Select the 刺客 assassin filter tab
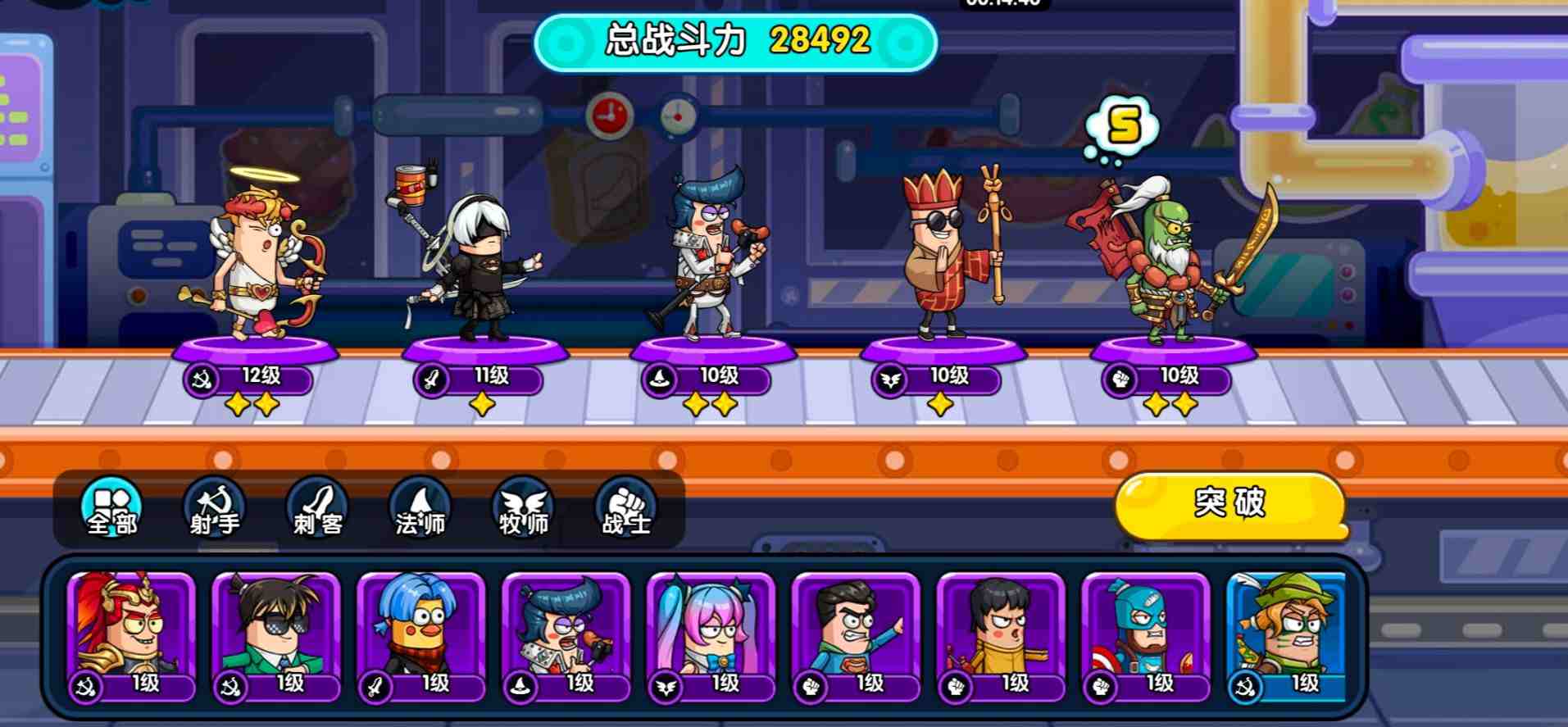This screenshot has height=727, width=1568. pos(318,509)
